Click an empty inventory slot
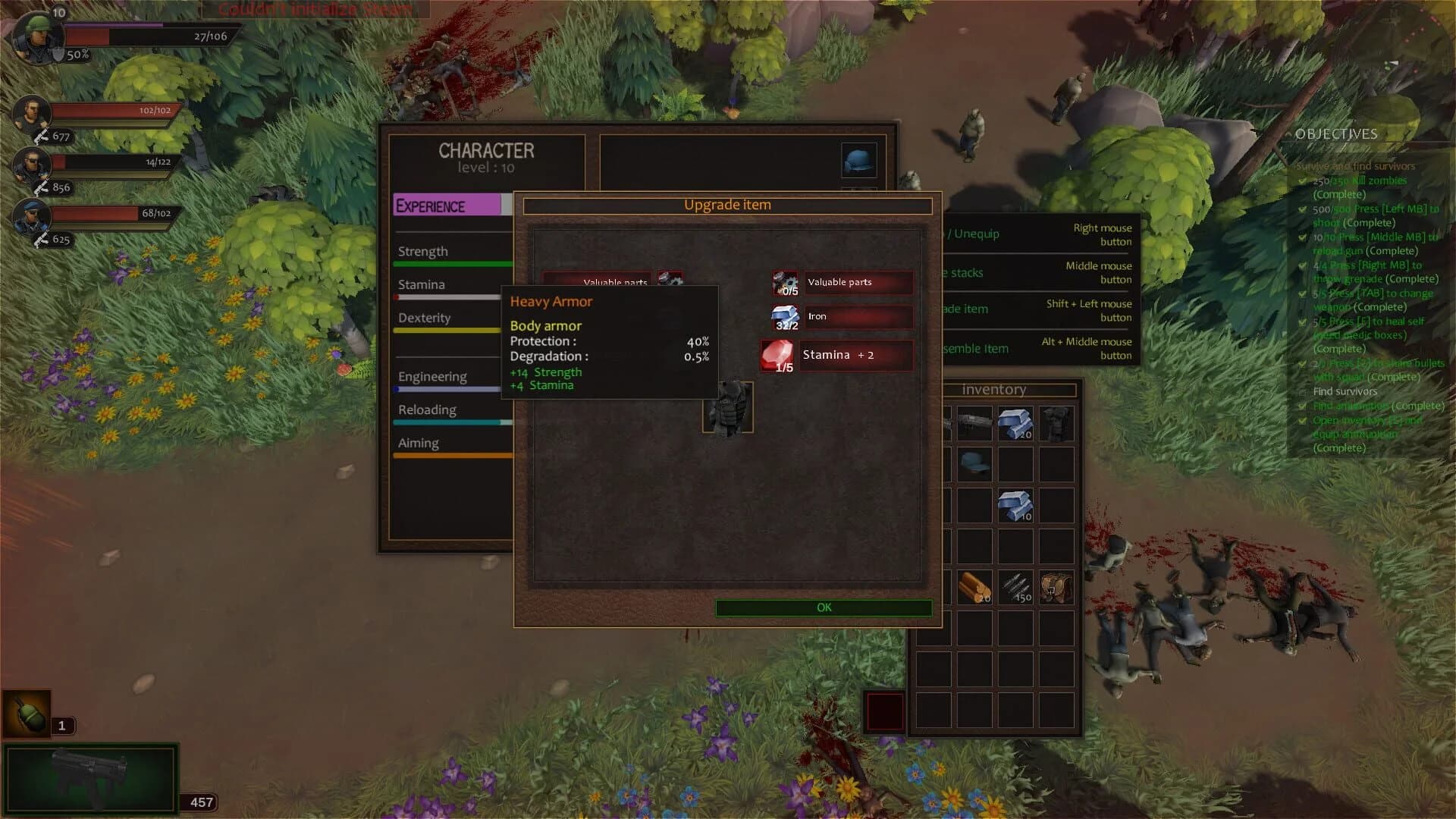The image size is (1456, 819). tap(973, 670)
